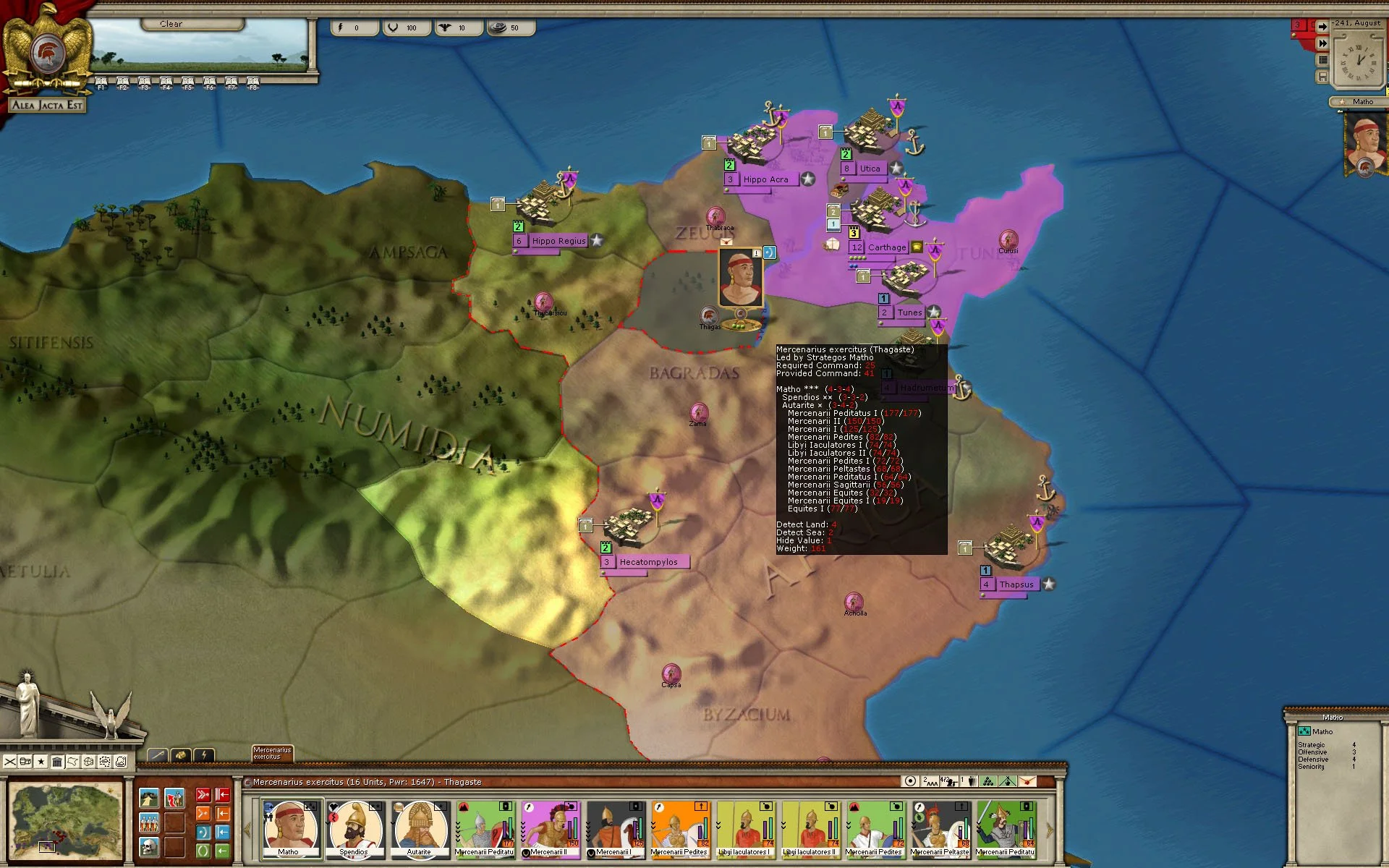Toggle the blue defensive posture button

tap(203, 832)
